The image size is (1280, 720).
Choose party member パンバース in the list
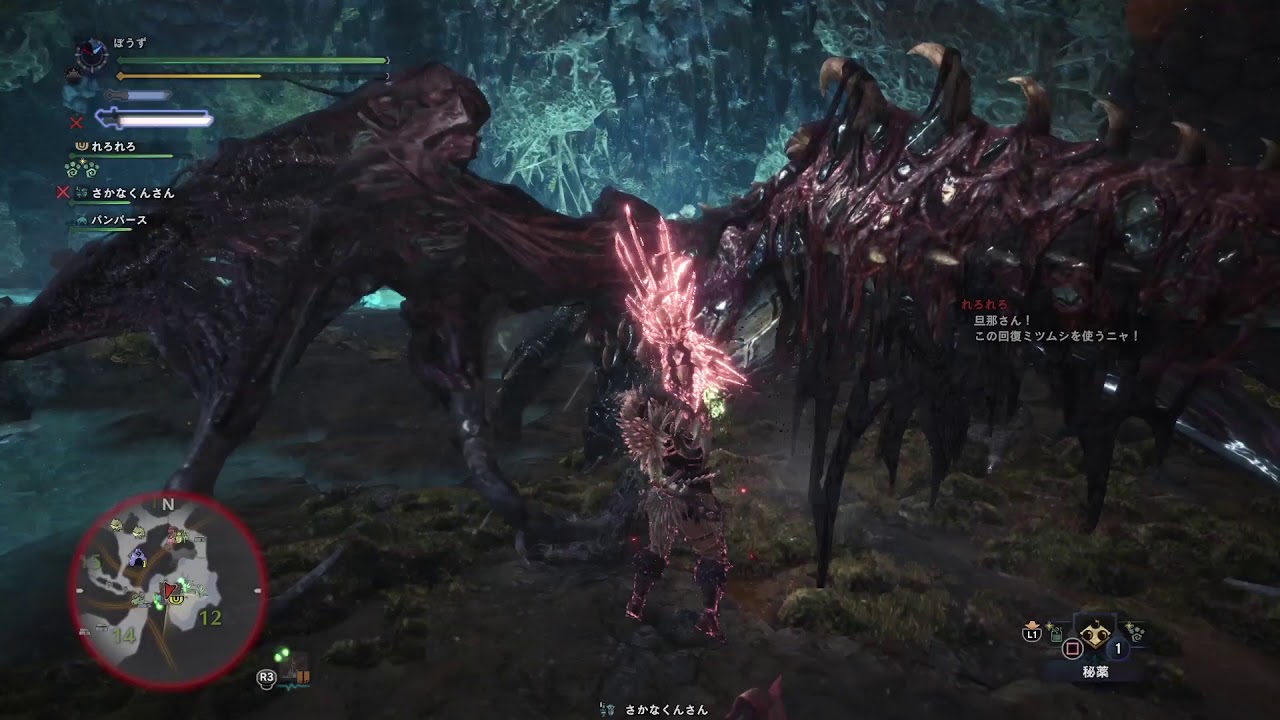pyautogui.click(x=119, y=220)
